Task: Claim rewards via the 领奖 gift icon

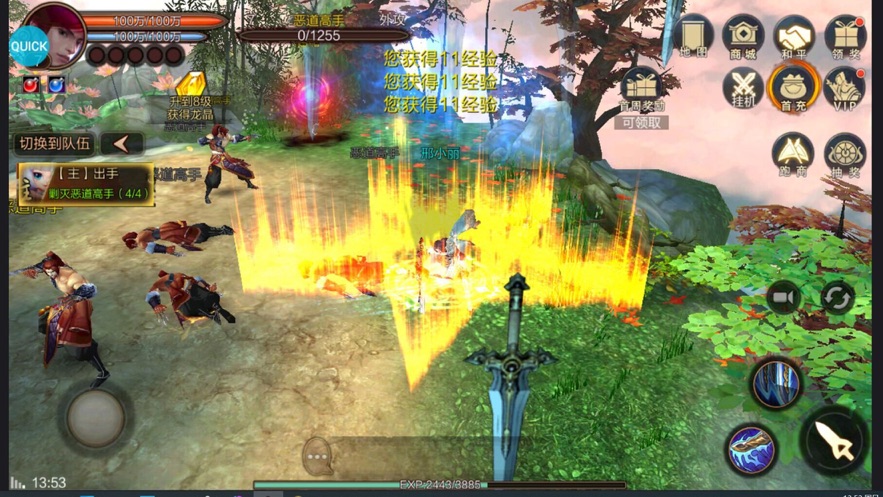Action: click(x=846, y=36)
